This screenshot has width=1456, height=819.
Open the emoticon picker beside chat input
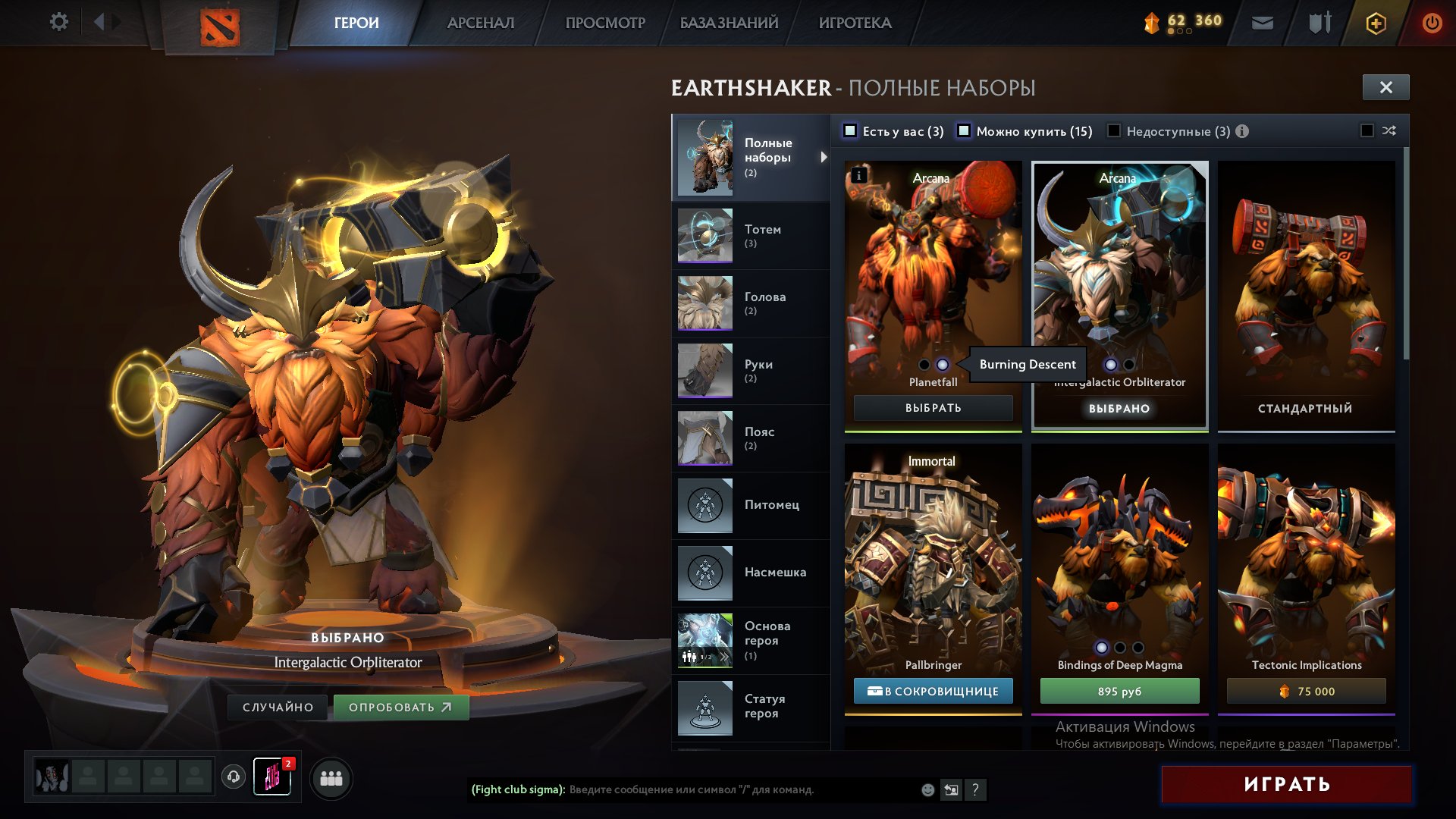927,789
